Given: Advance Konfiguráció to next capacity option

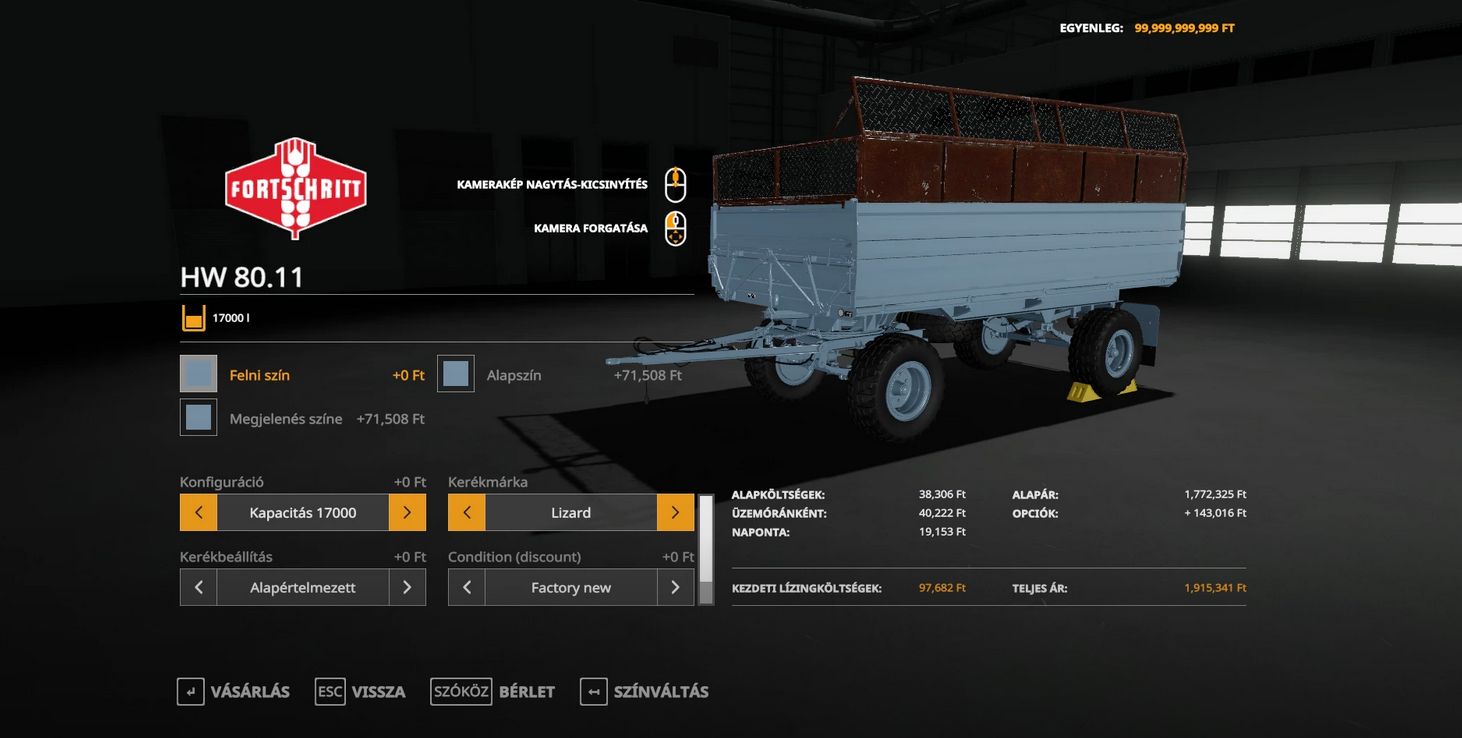Looking at the screenshot, I should (407, 513).
